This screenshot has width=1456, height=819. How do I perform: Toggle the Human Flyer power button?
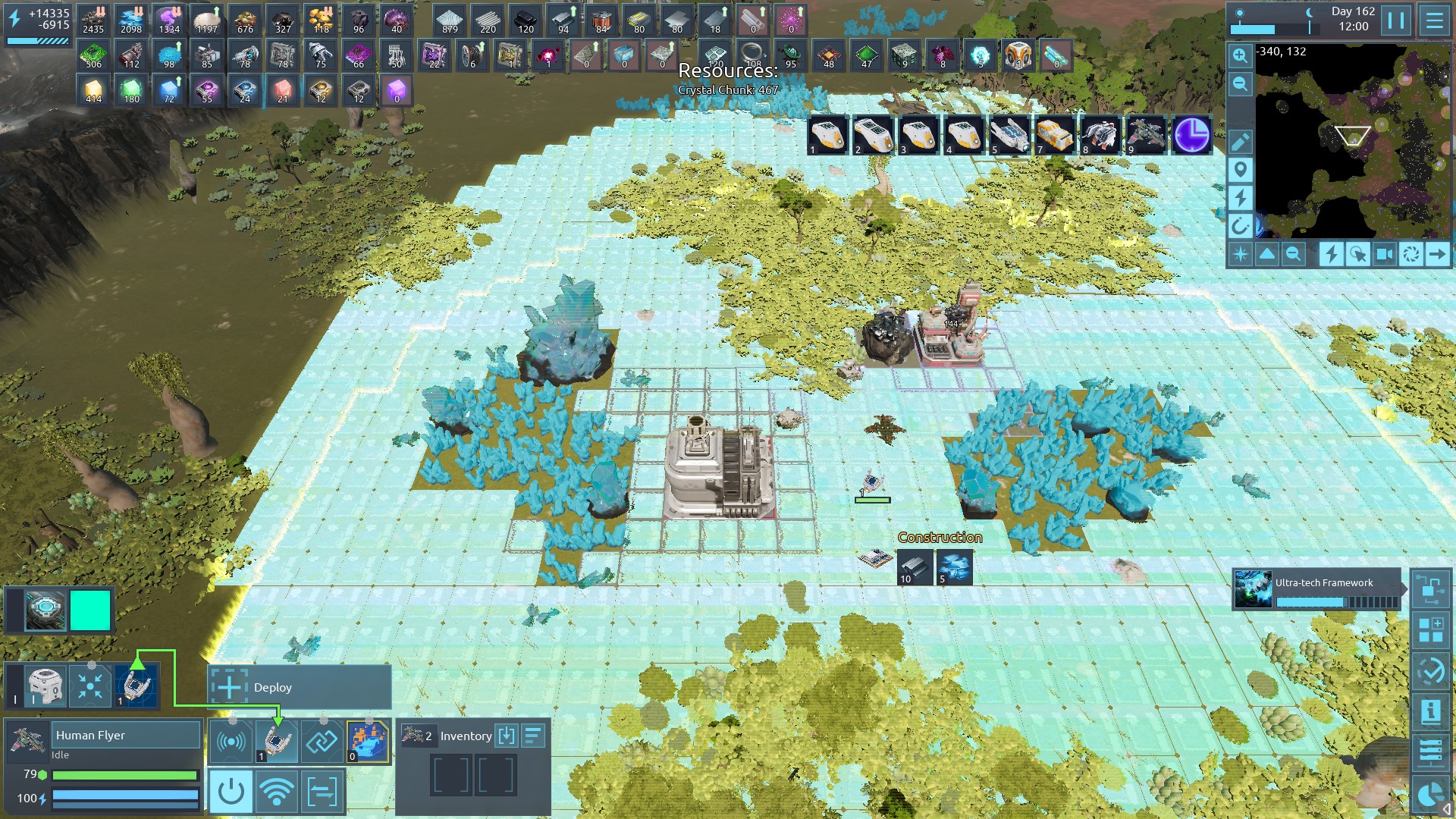[231, 792]
